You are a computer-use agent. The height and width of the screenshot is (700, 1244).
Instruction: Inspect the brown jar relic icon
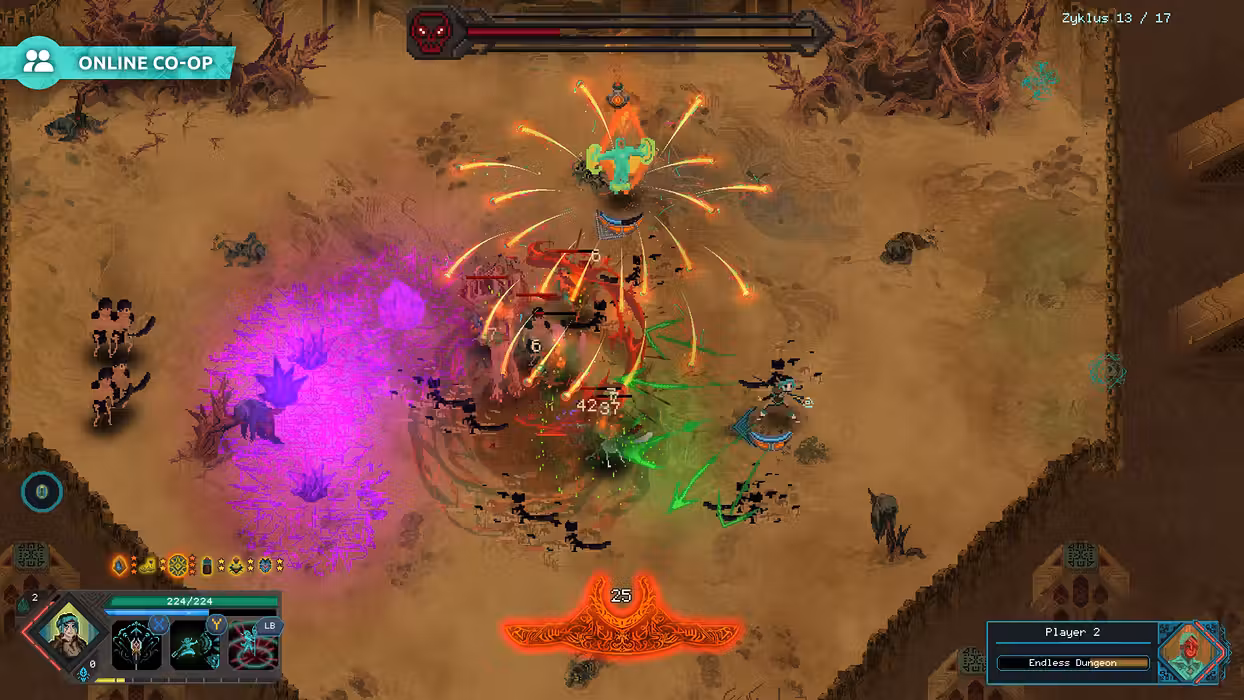[x=207, y=566]
